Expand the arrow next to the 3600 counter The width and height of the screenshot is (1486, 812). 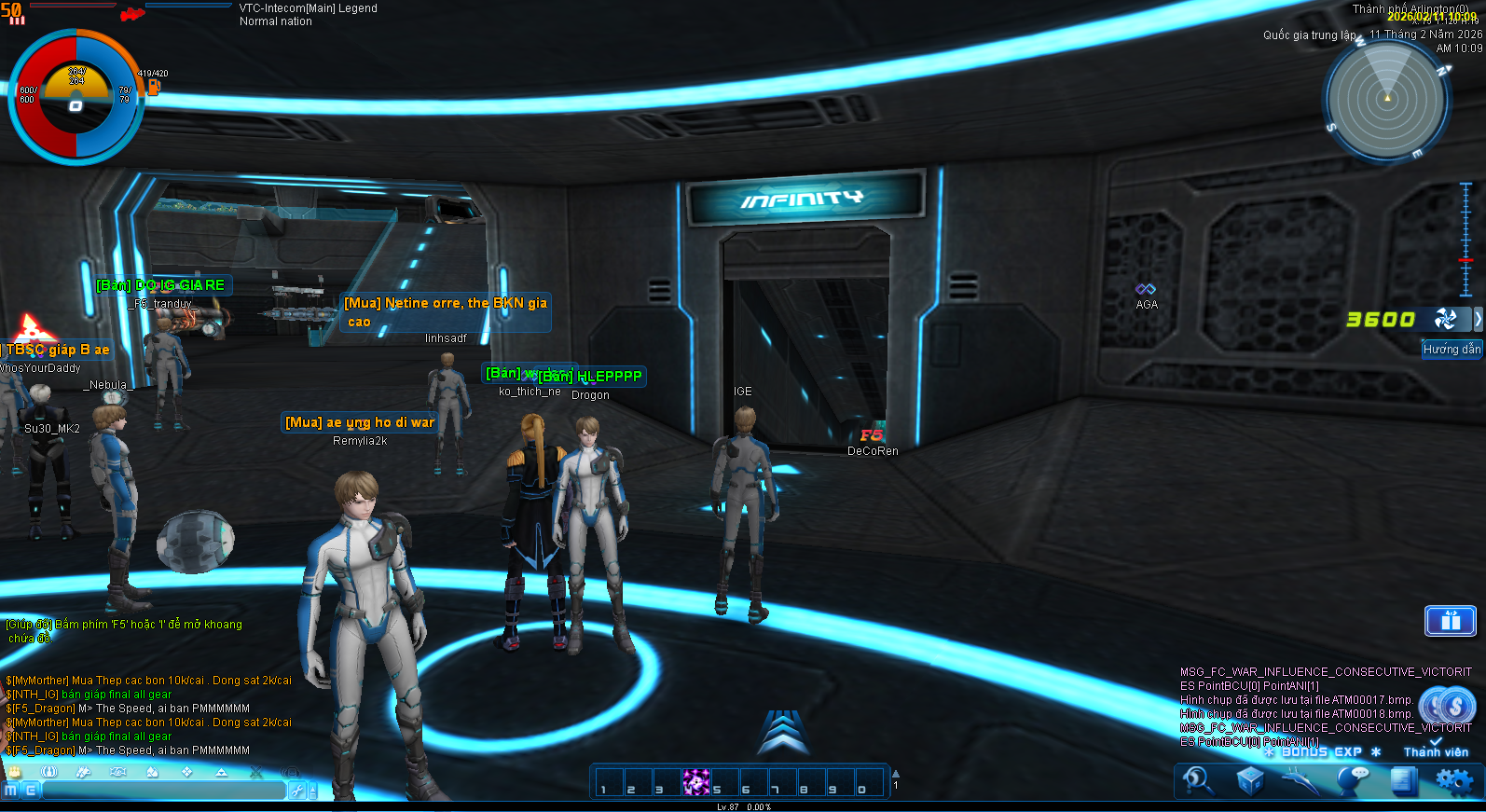[1478, 319]
